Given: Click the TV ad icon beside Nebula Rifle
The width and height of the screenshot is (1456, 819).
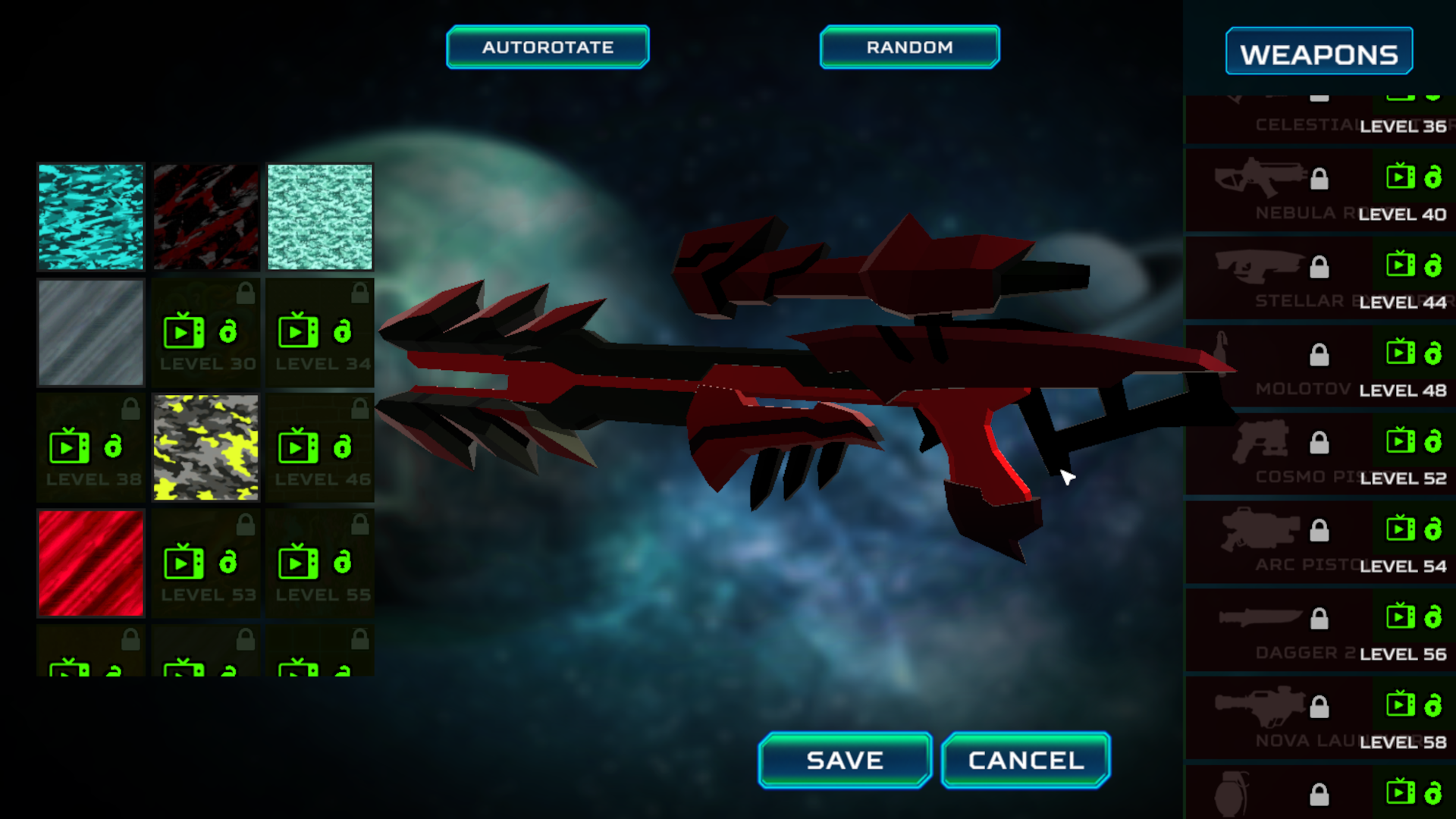Looking at the screenshot, I should [x=1401, y=176].
